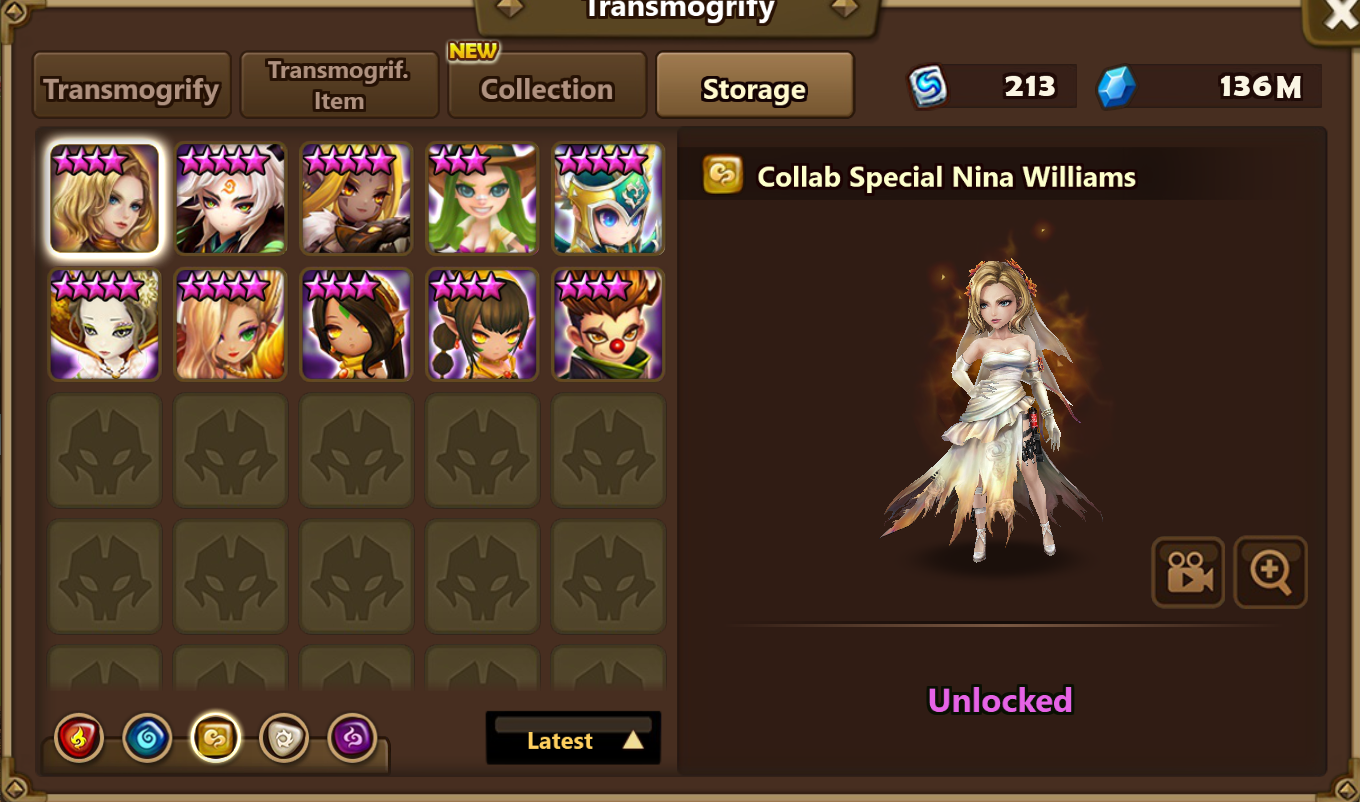Filter by light attribute icon
The height and width of the screenshot is (802, 1360).
[284, 739]
